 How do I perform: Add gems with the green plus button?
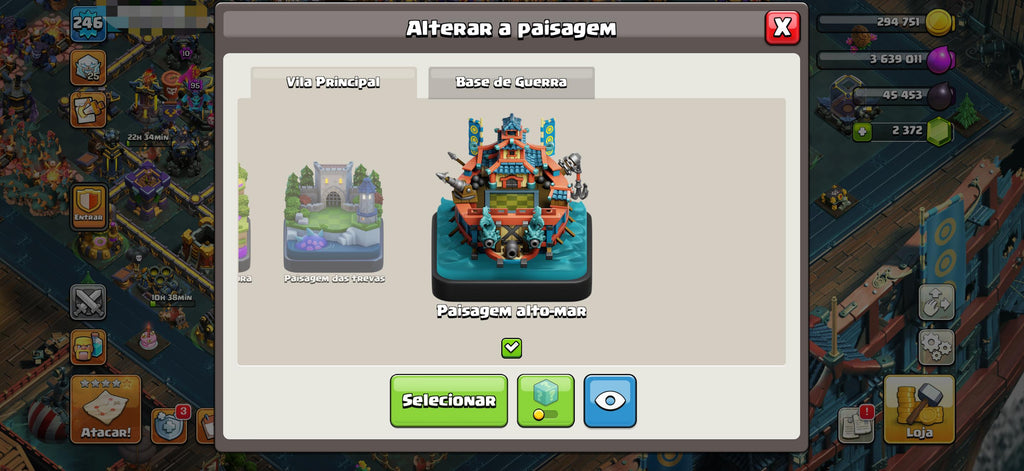click(x=861, y=131)
